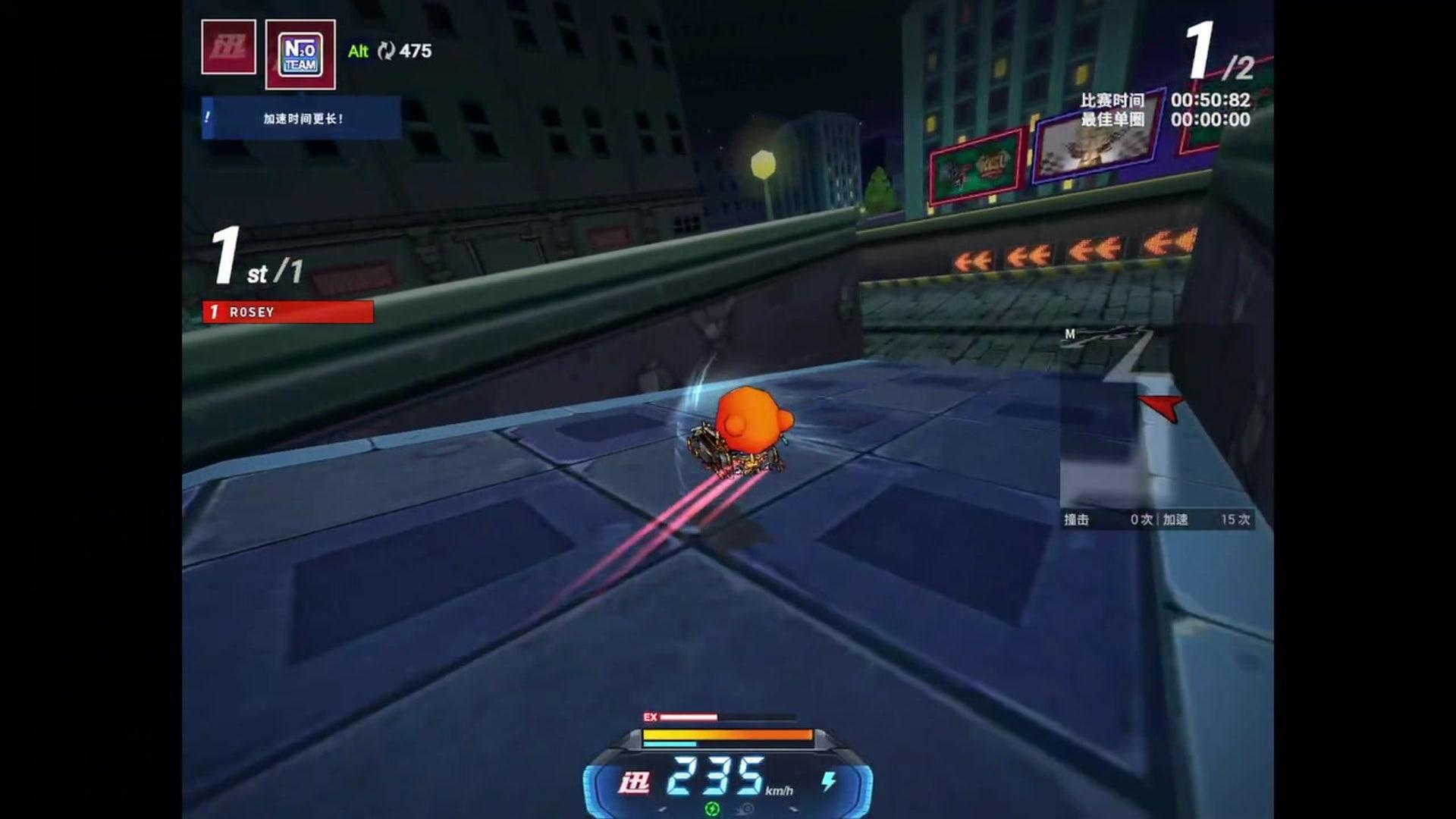Click the speedometer boost character icon
This screenshot has height=819, width=1456.
(634, 783)
